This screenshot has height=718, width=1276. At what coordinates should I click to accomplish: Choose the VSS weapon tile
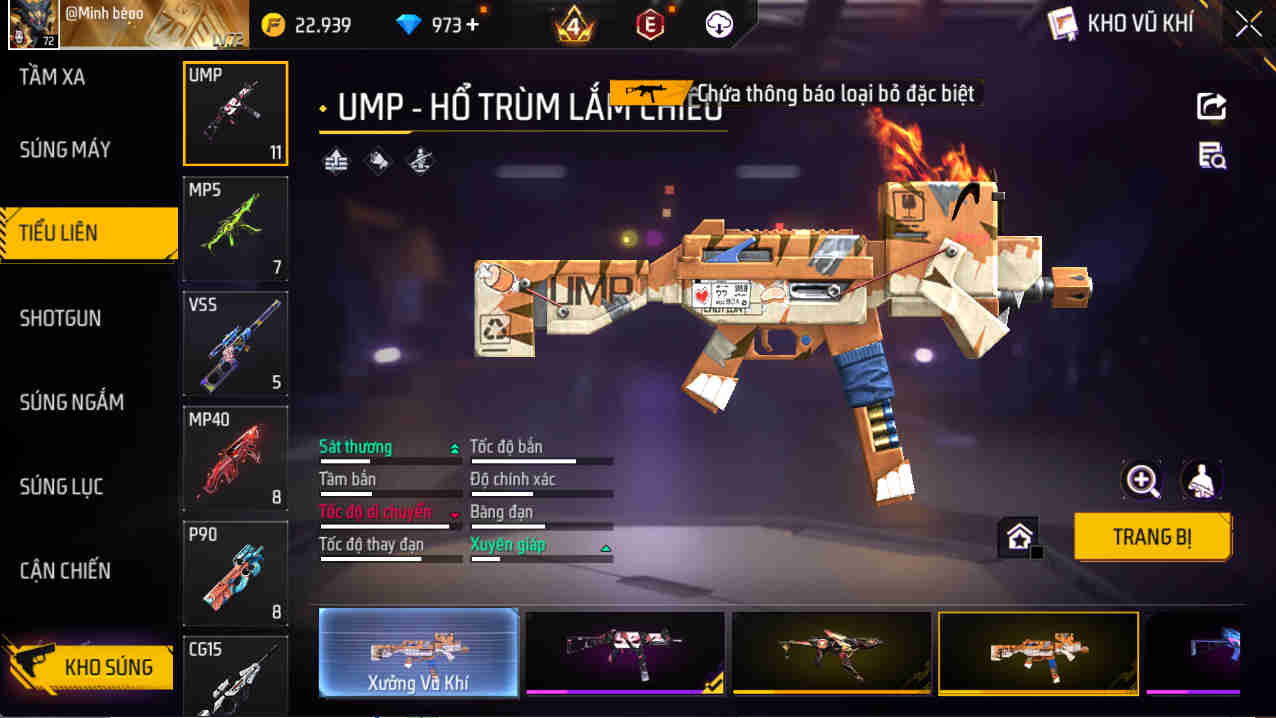coord(235,343)
